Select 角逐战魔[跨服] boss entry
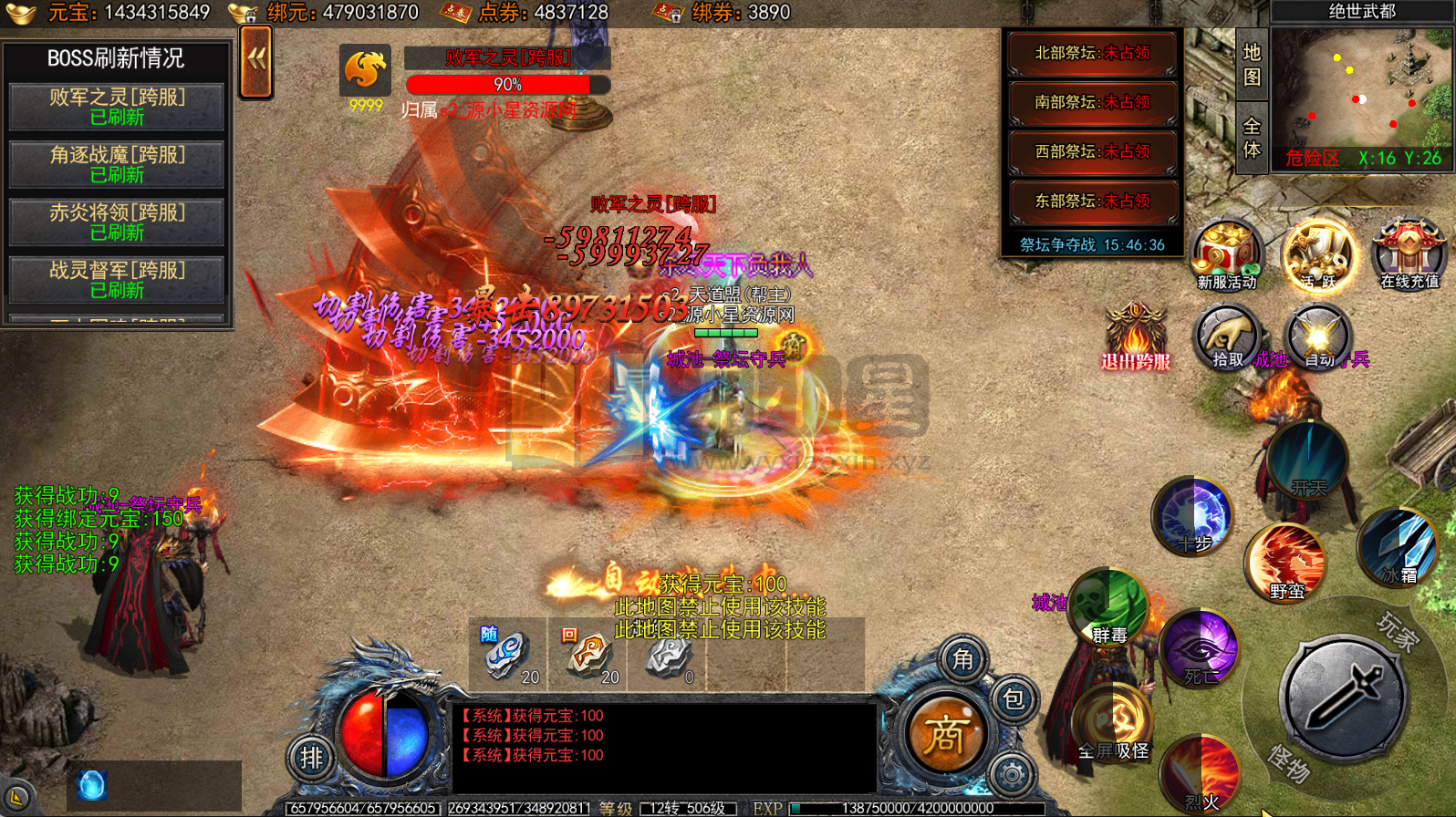 [117, 164]
